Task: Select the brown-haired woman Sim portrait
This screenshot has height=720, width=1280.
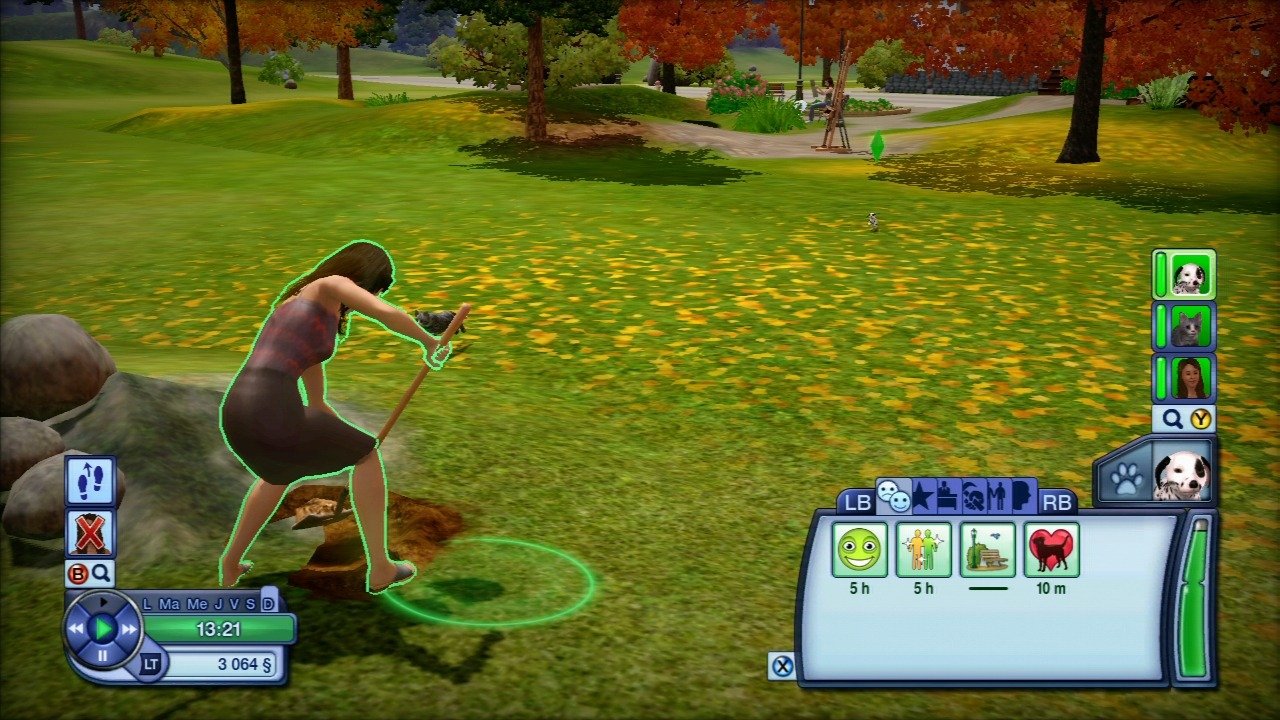Action: pos(1188,379)
